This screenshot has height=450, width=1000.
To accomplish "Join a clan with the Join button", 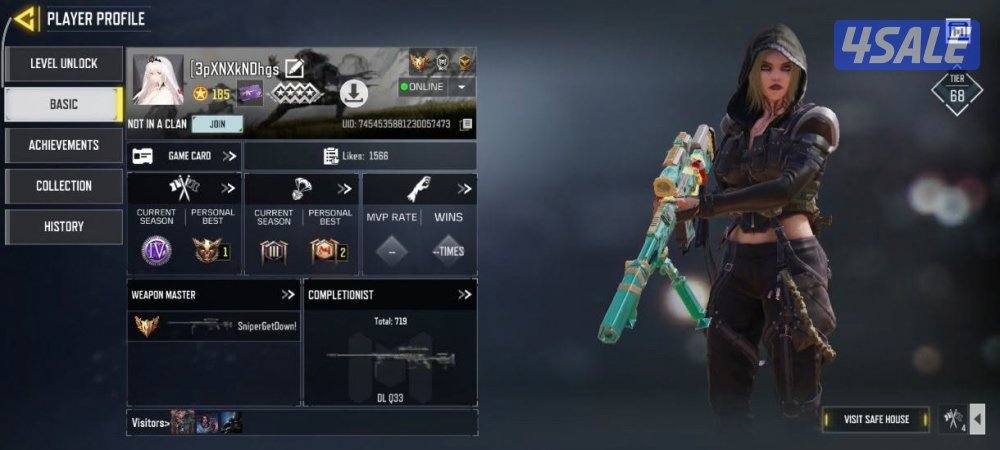I will coord(217,125).
